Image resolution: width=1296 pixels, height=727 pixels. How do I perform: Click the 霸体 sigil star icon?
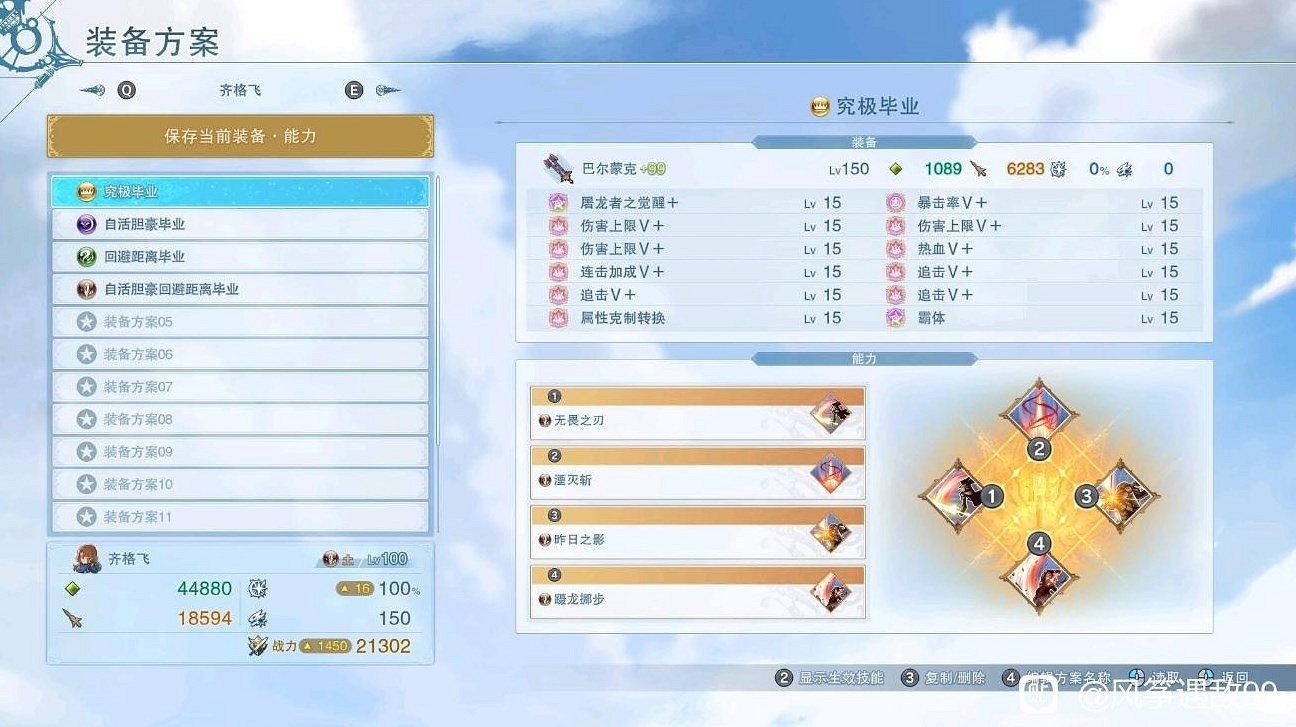click(x=894, y=317)
